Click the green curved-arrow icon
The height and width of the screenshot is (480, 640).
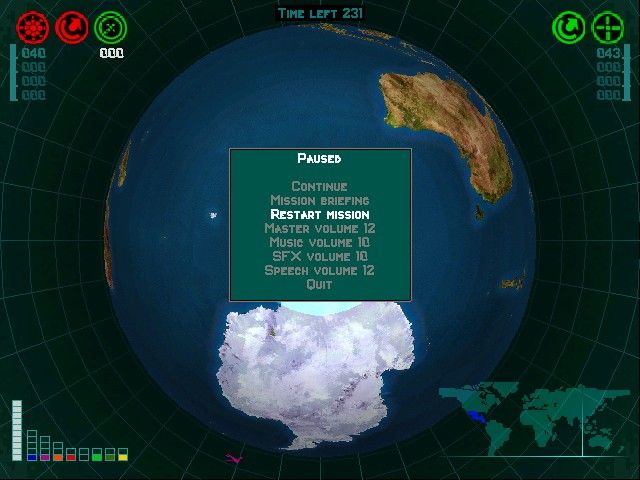(570, 27)
